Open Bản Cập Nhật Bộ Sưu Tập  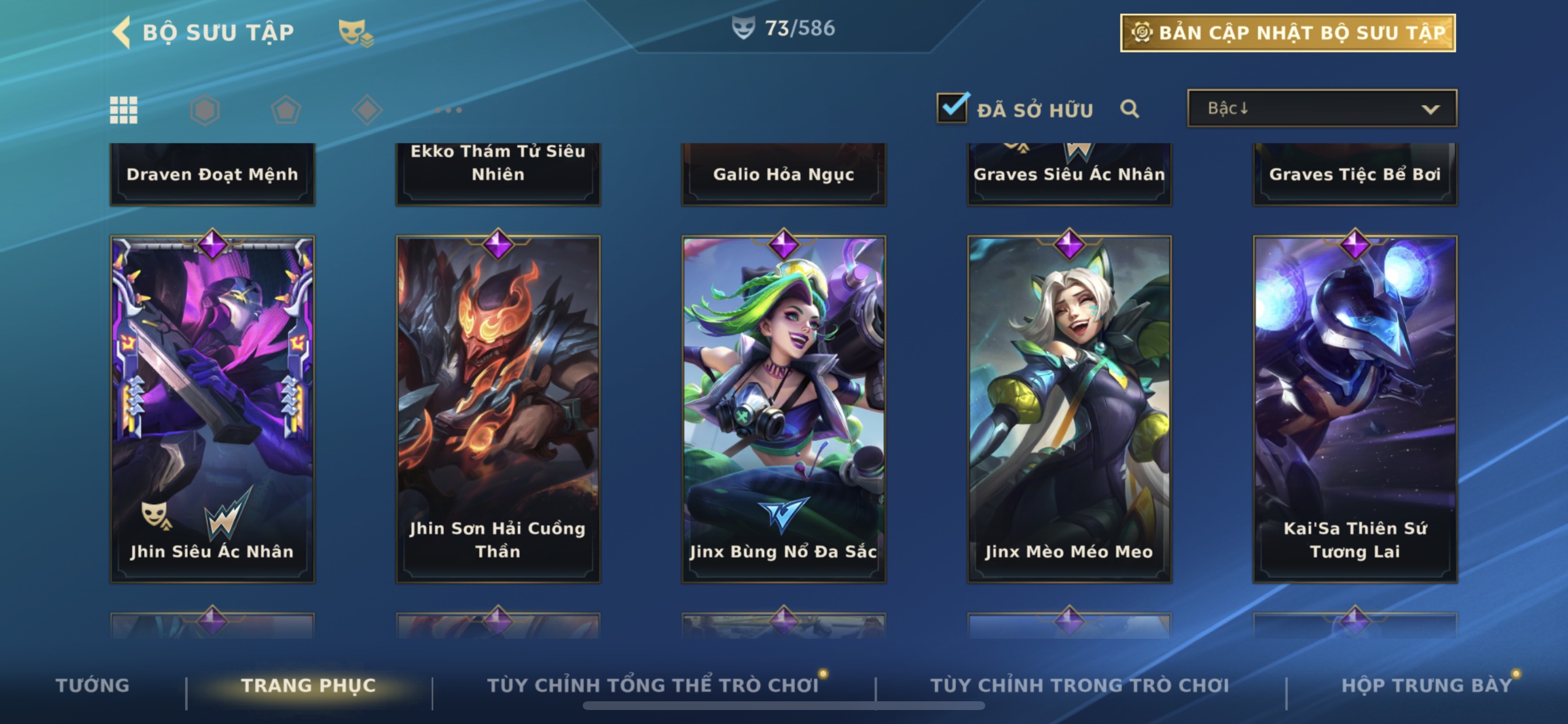(1287, 33)
